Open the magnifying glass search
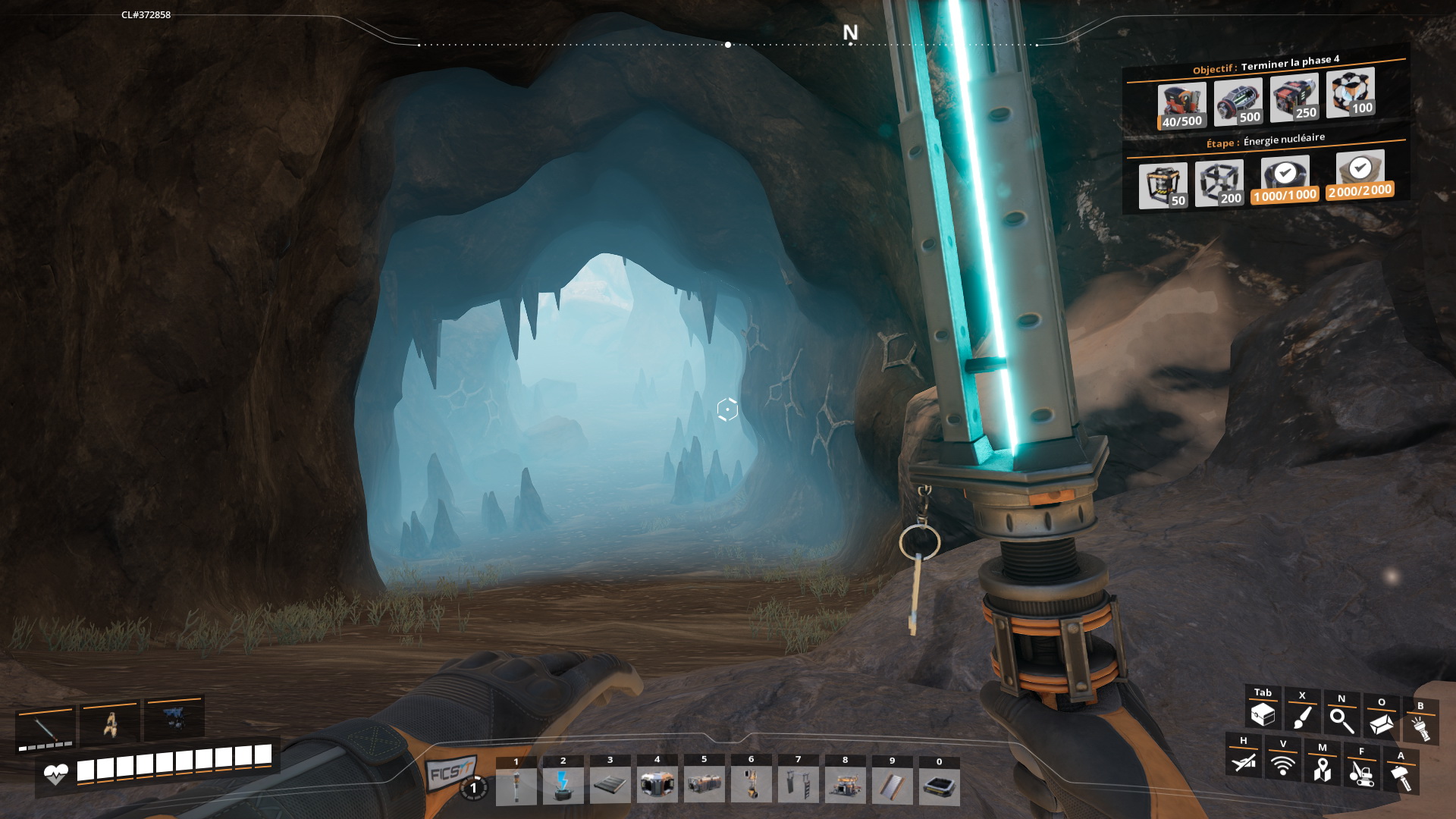The image size is (1456, 819). point(1341,720)
